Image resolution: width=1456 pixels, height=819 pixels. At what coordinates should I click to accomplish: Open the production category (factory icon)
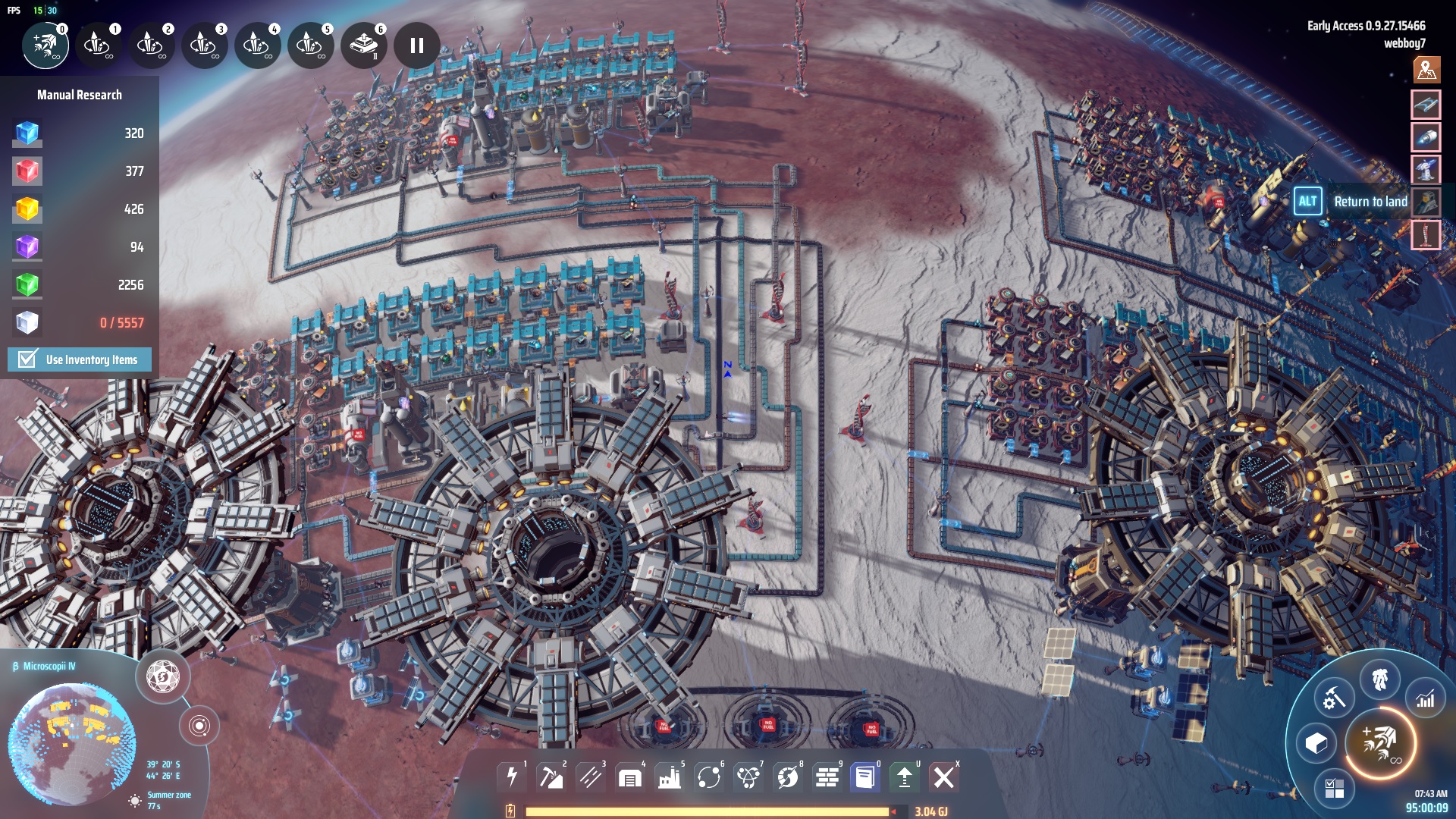point(670,777)
